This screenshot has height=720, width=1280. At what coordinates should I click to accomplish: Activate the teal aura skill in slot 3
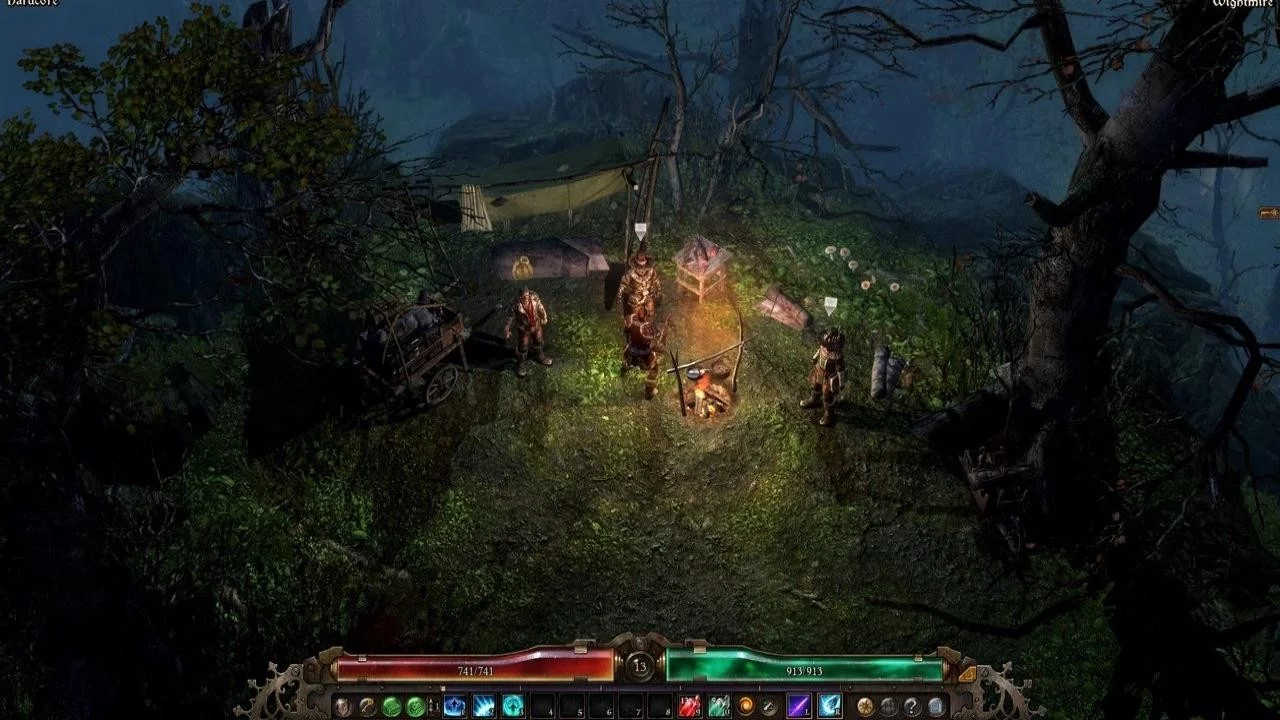513,706
